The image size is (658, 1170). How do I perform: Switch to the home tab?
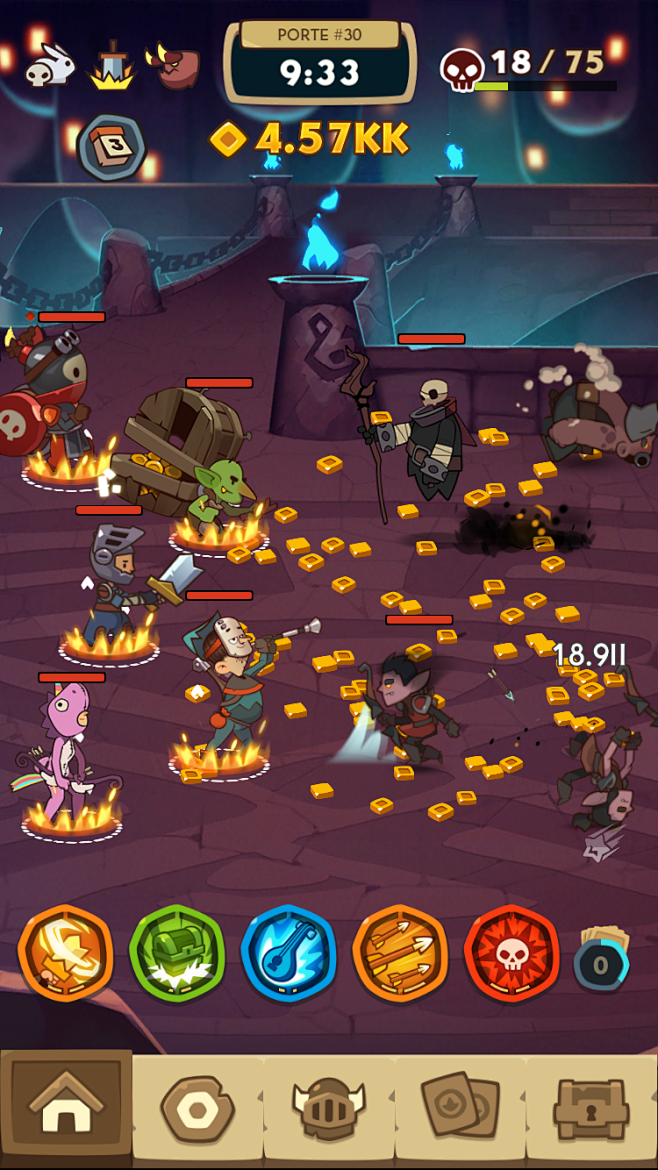click(x=66, y=1108)
